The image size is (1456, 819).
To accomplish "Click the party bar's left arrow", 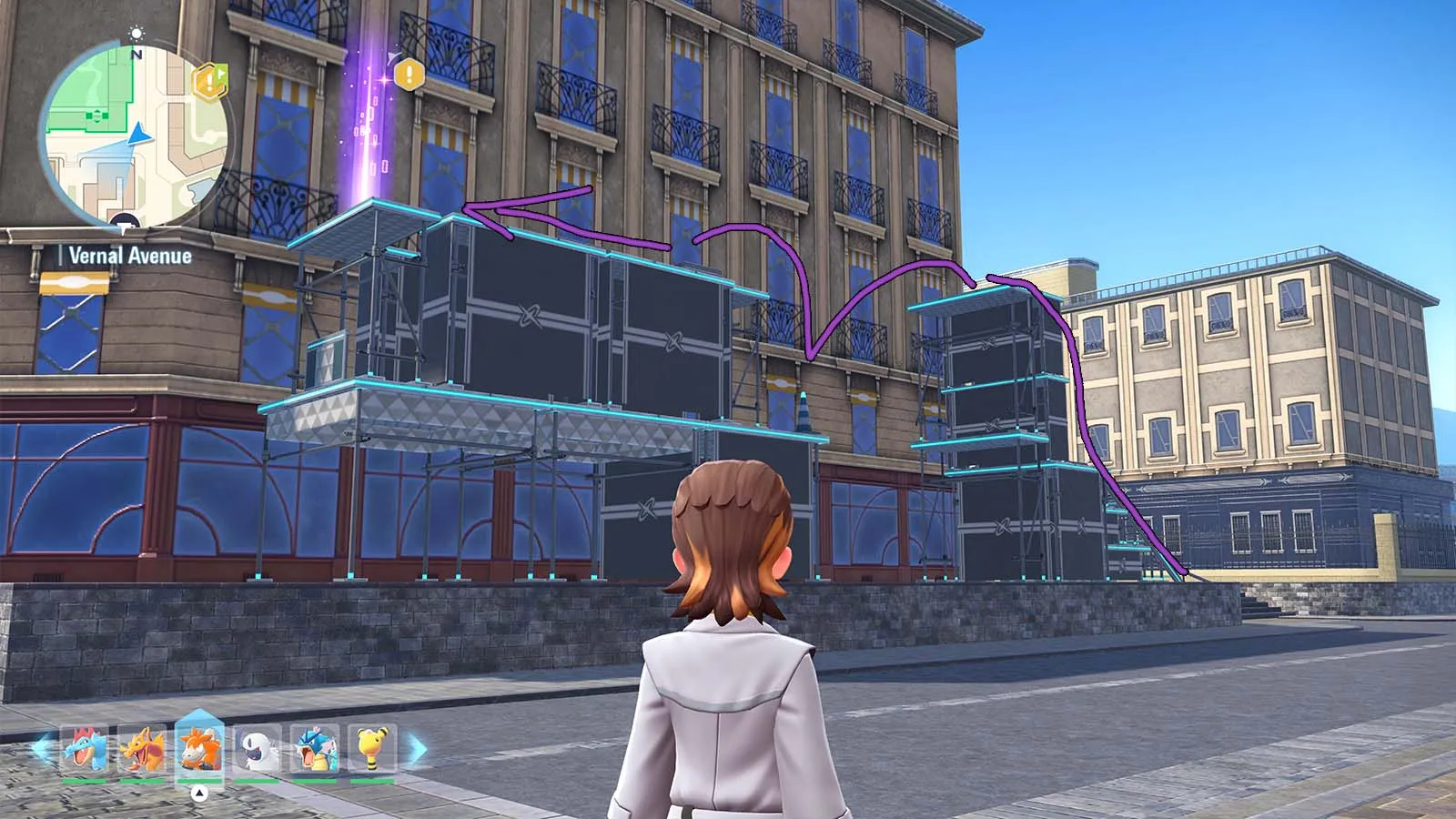I will click(x=42, y=750).
